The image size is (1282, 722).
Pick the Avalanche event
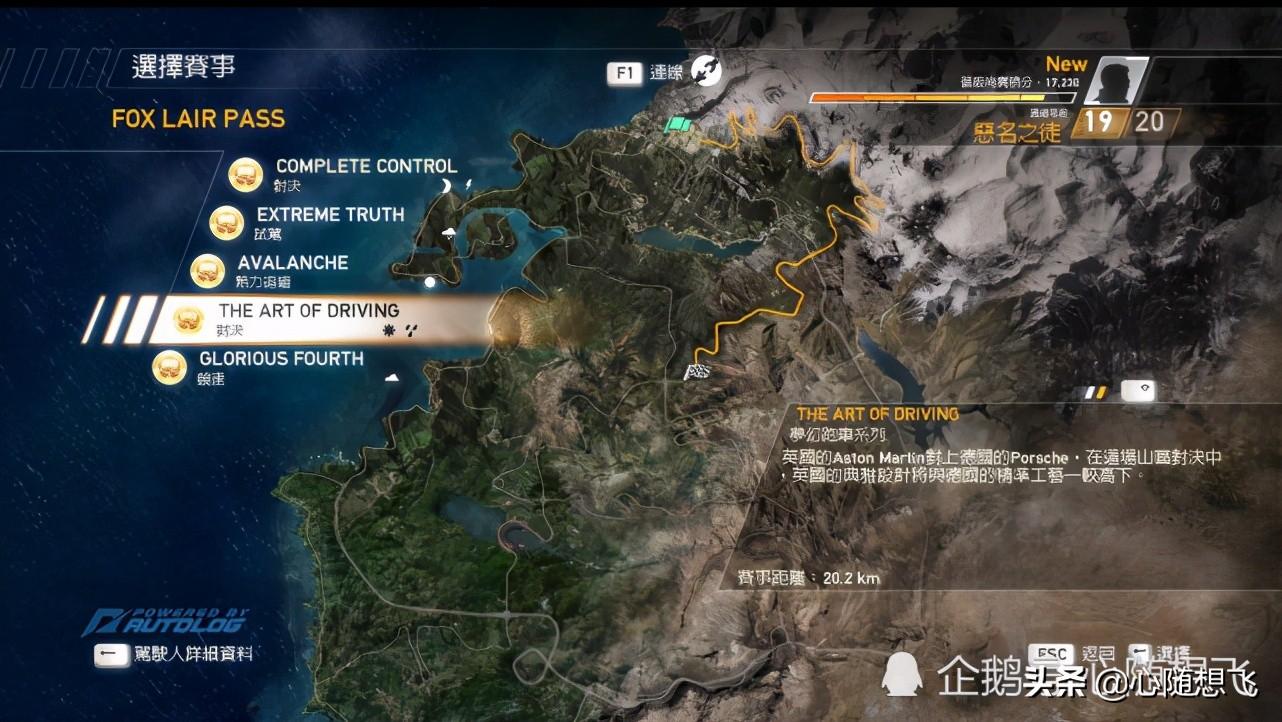(292, 263)
